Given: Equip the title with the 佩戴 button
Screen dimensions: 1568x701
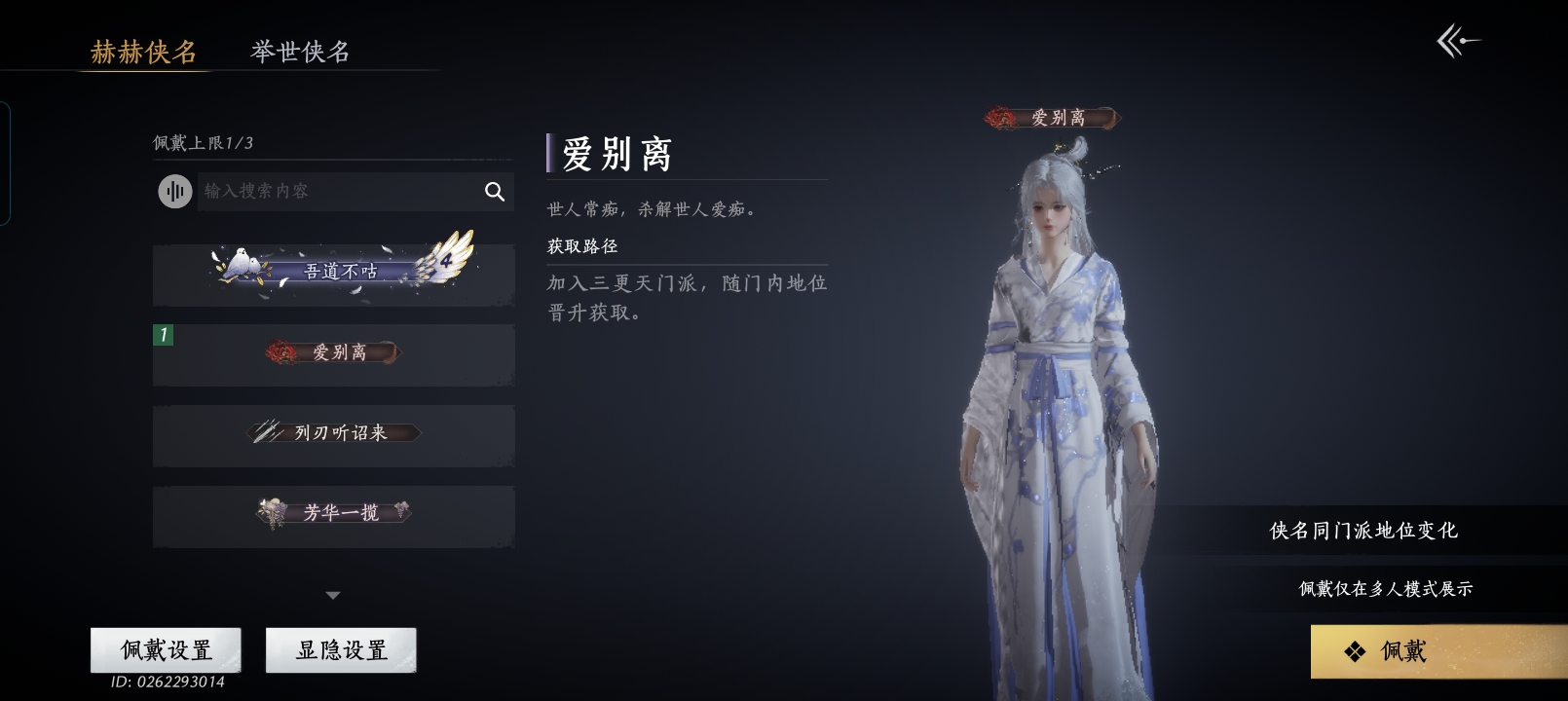Looking at the screenshot, I should (x=1437, y=651).
